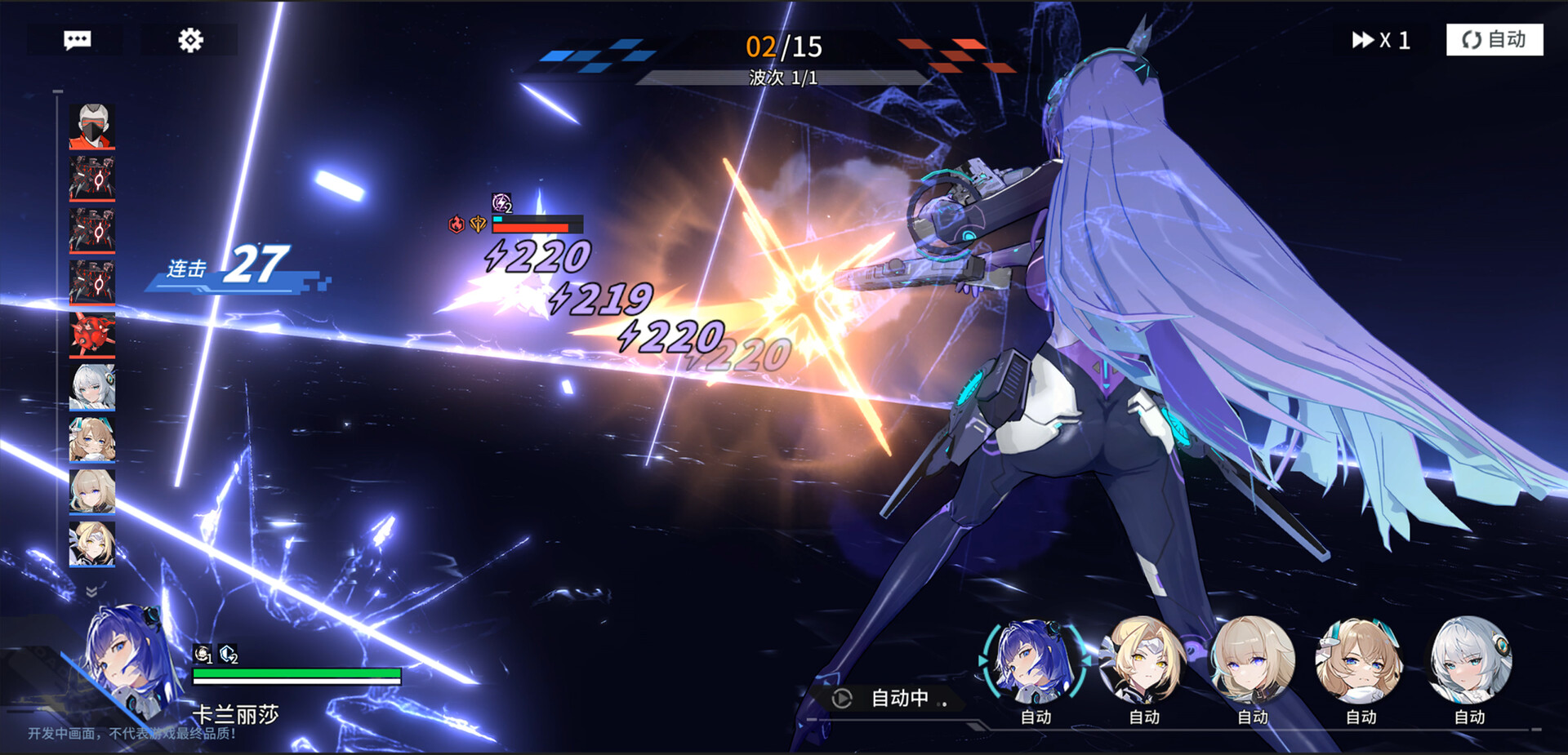This screenshot has height=755, width=1568.
Task: Select the masked red soldier in turn order
Action: 92,127
